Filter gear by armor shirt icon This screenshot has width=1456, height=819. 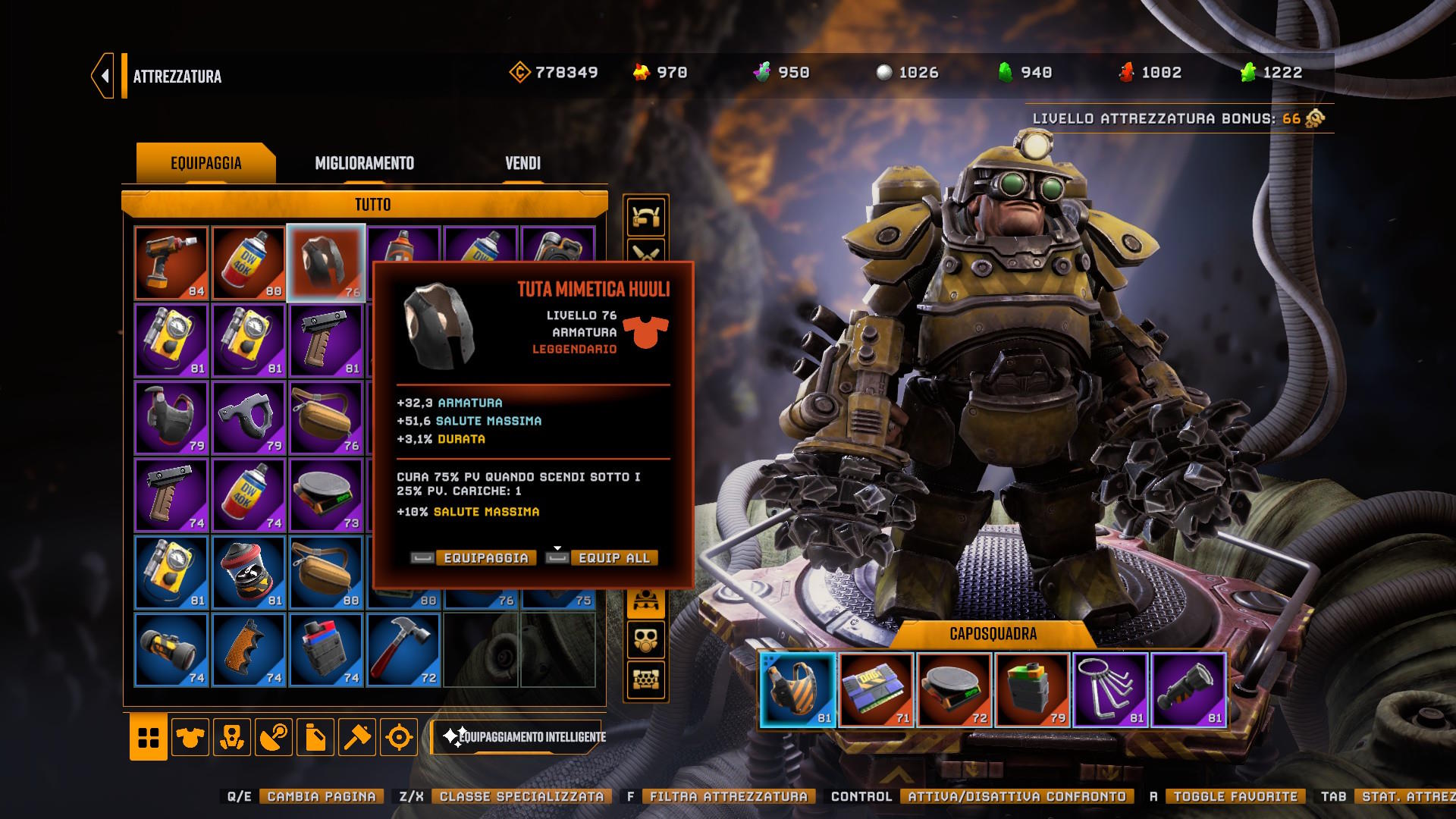[190, 736]
